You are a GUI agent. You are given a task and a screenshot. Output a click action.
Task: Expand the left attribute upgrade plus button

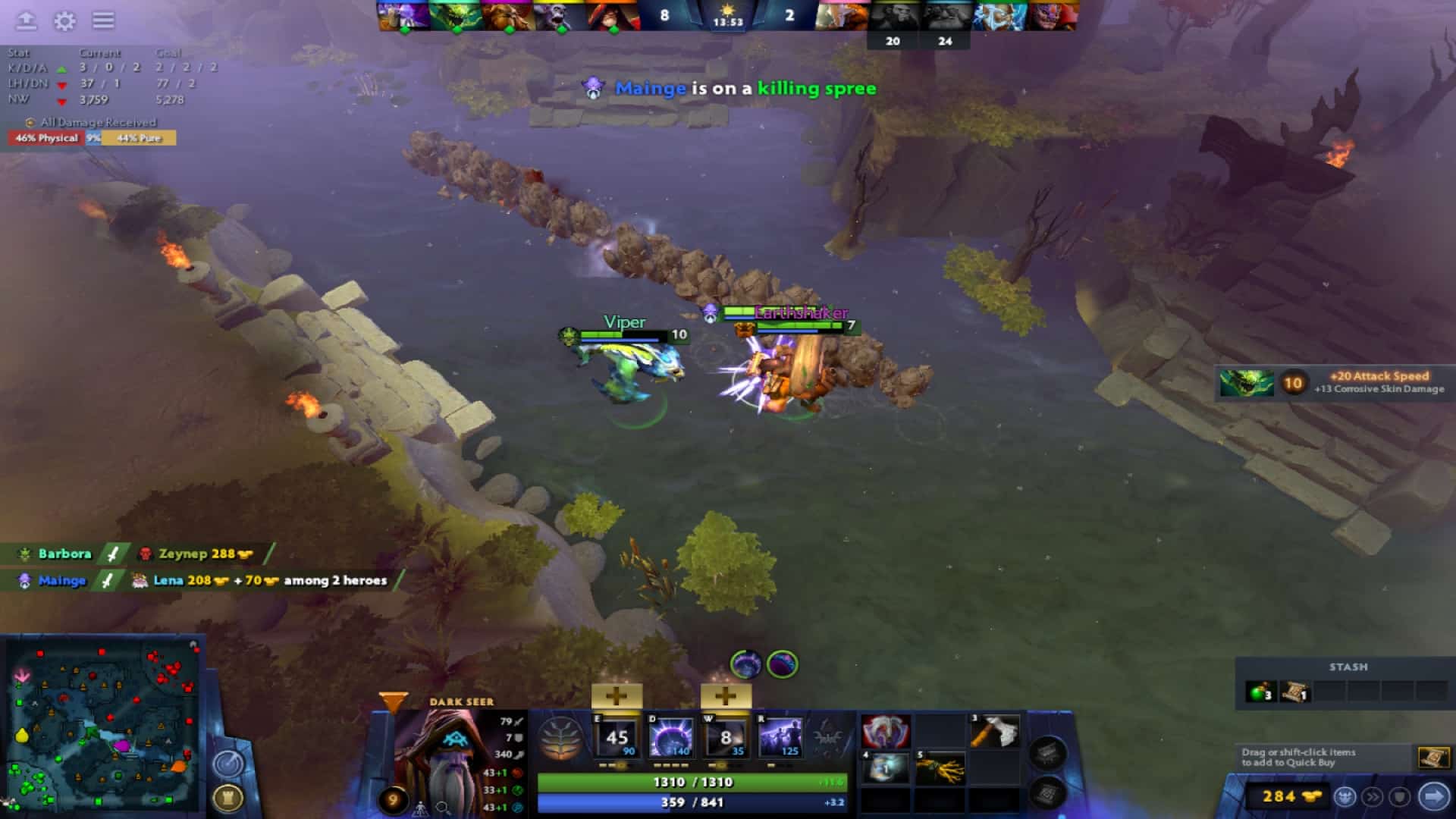[x=617, y=695]
